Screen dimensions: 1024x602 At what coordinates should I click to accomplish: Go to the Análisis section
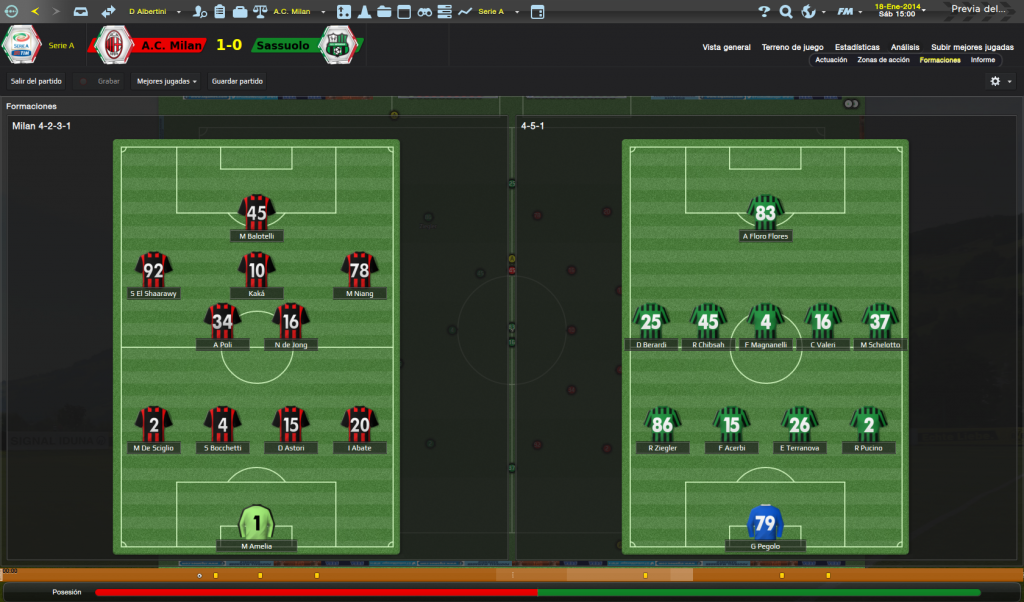[x=905, y=47]
